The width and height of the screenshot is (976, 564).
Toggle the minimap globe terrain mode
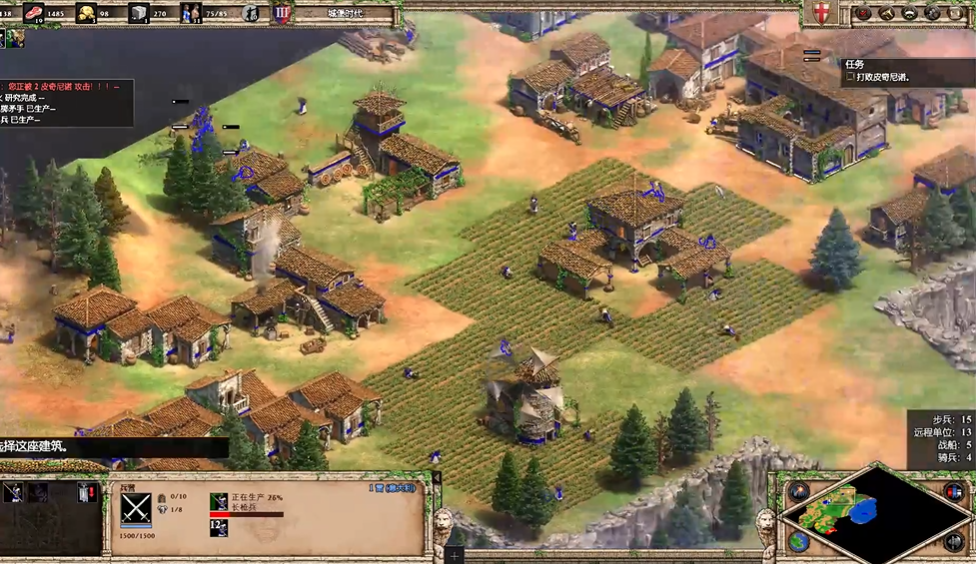coord(799,542)
